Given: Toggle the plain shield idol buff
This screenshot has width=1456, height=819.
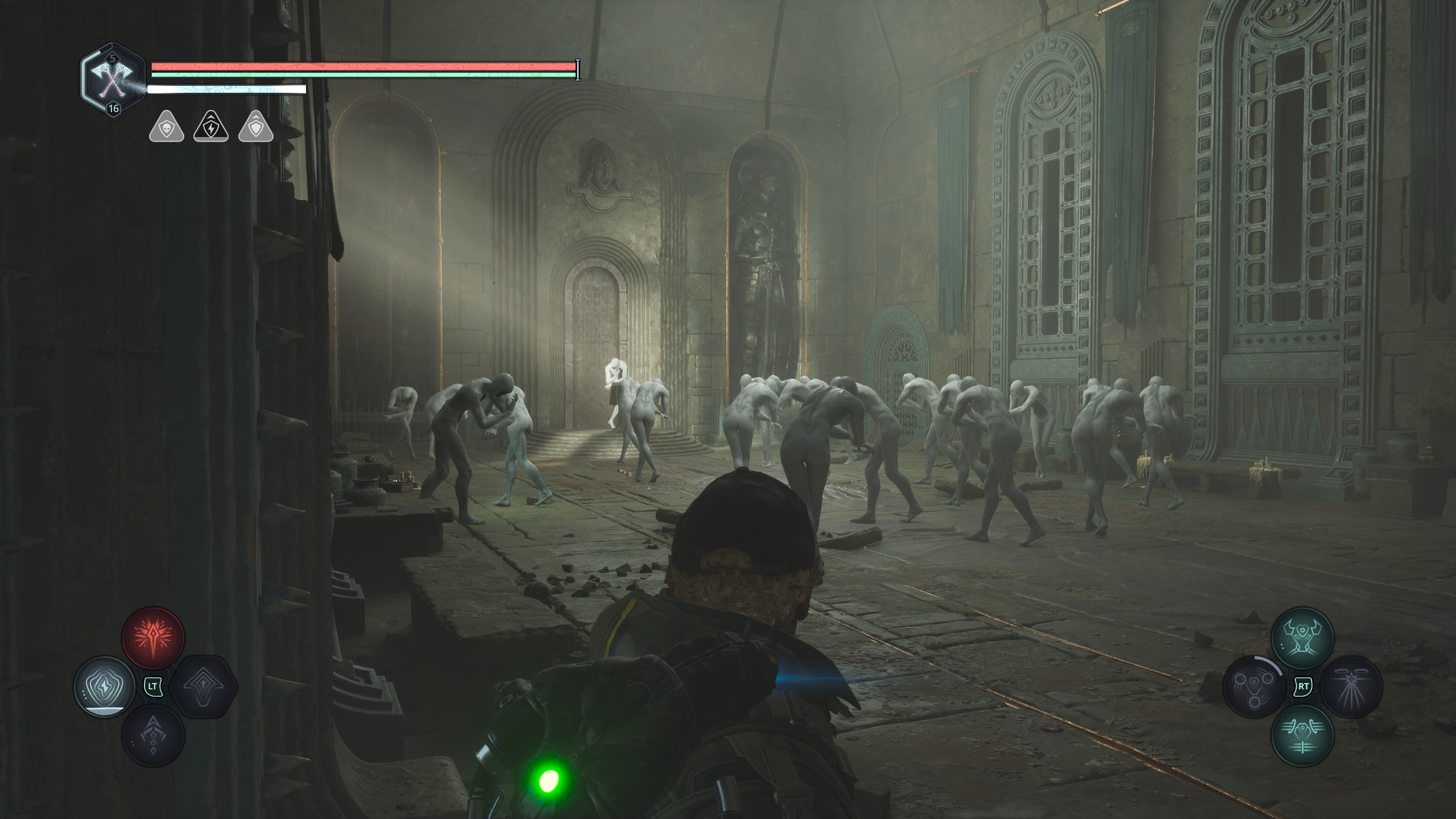Looking at the screenshot, I should click(255, 129).
